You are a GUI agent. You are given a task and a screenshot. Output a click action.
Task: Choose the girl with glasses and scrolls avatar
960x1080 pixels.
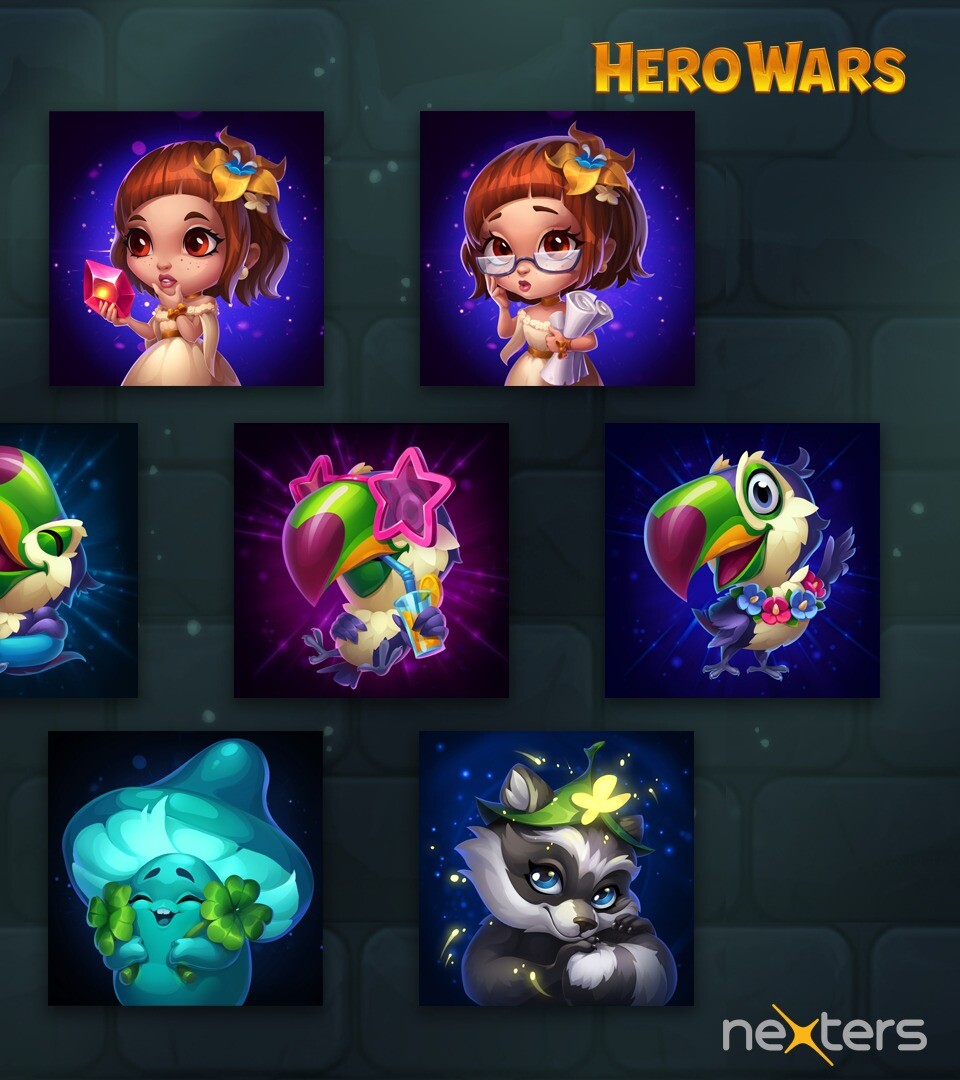(557, 248)
